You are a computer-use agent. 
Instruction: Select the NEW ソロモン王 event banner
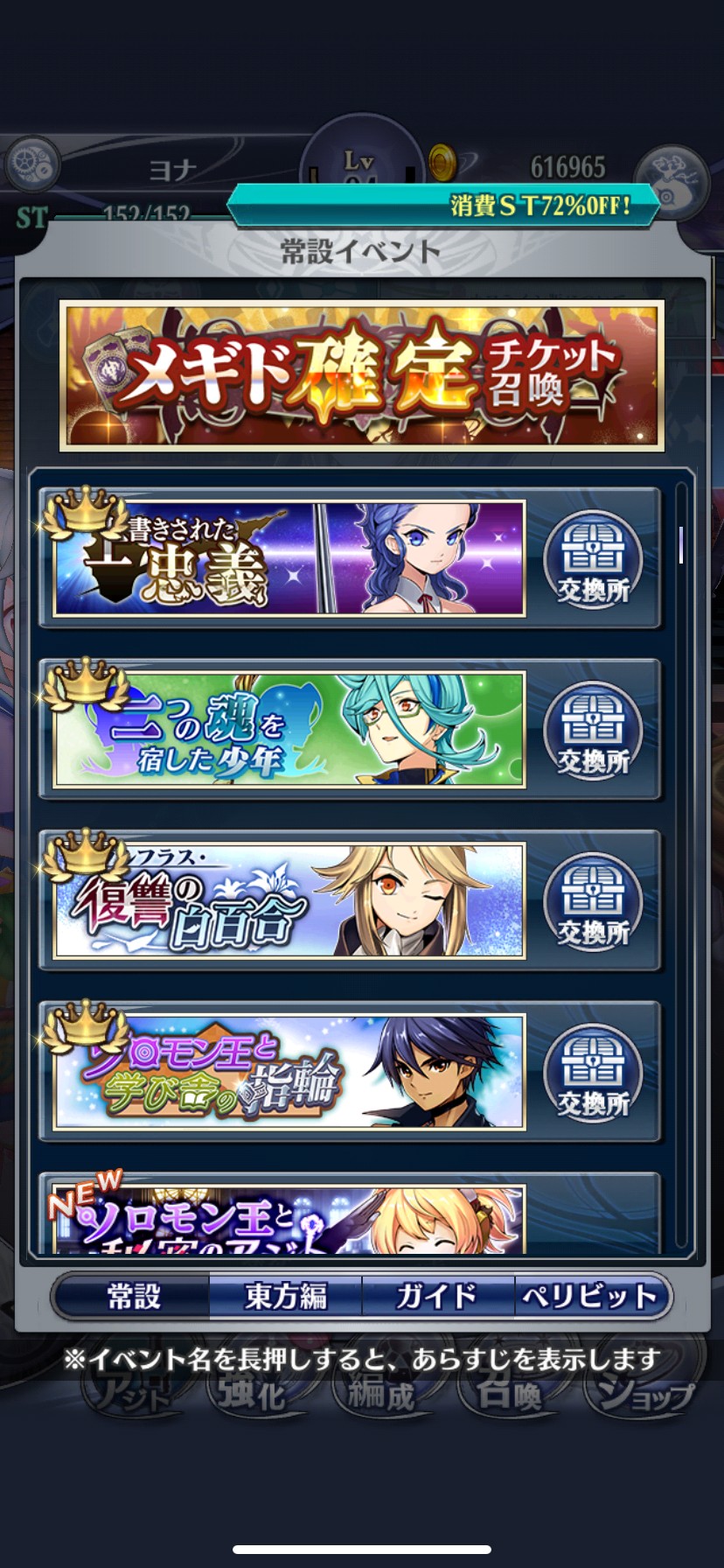tap(289, 1218)
